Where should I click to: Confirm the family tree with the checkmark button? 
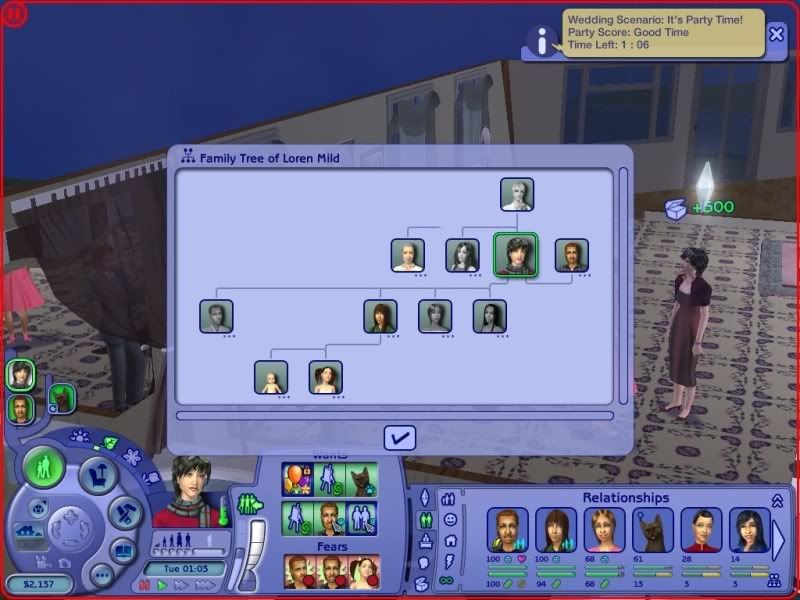[400, 437]
